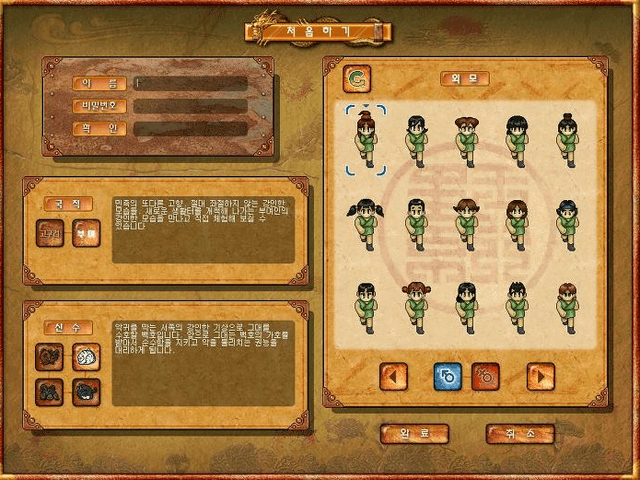Select the highlighted character with bracket markers
Viewport: 640px width, 480px height.
[x=366, y=140]
